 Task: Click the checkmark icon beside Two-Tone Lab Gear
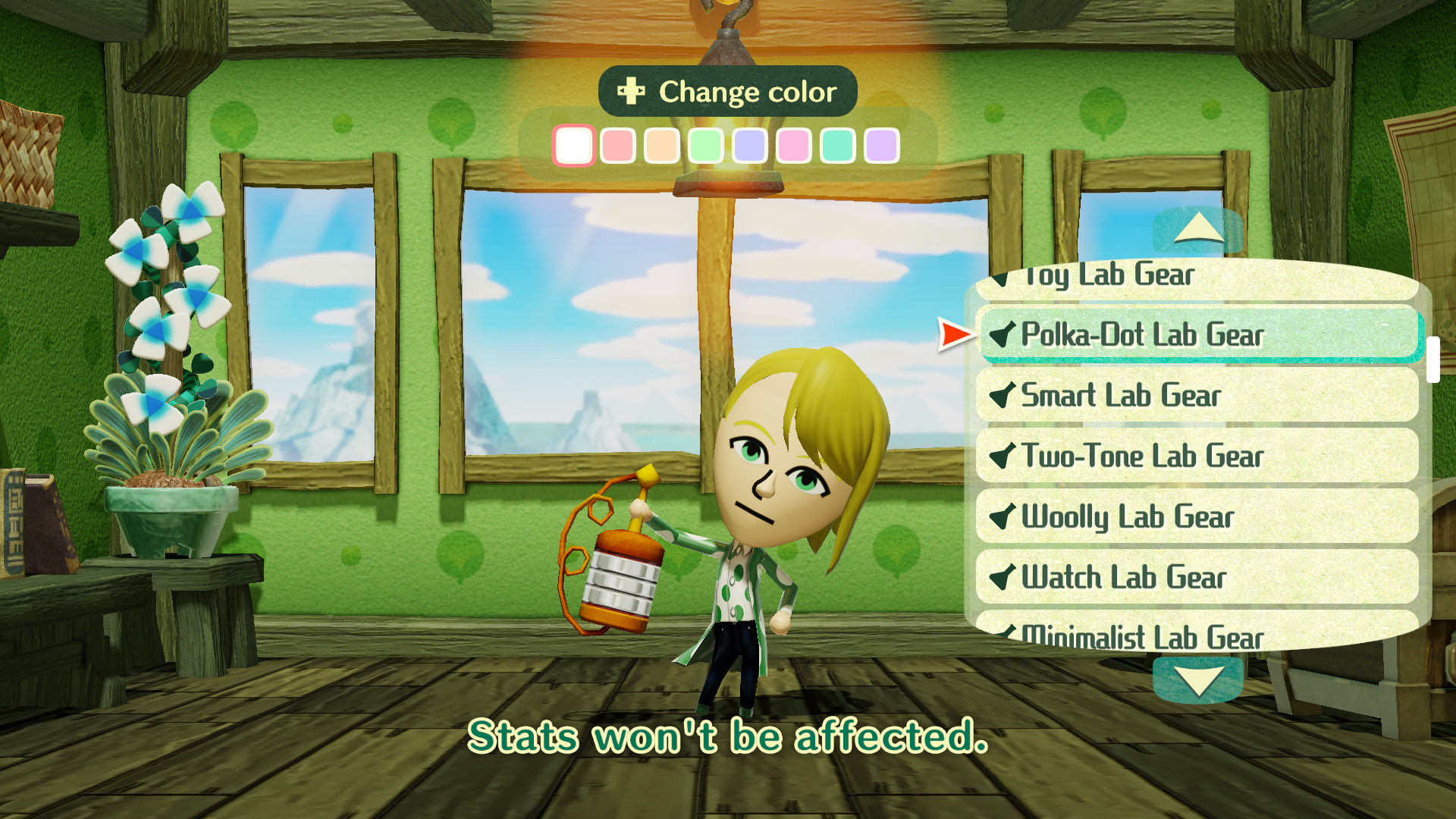pyautogui.click(x=1003, y=456)
